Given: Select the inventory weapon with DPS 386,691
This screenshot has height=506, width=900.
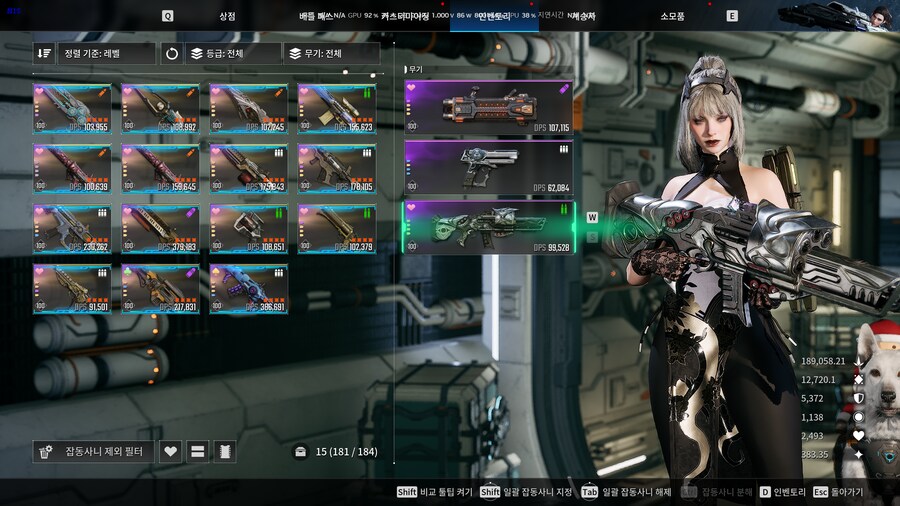Looking at the screenshot, I should [x=249, y=289].
